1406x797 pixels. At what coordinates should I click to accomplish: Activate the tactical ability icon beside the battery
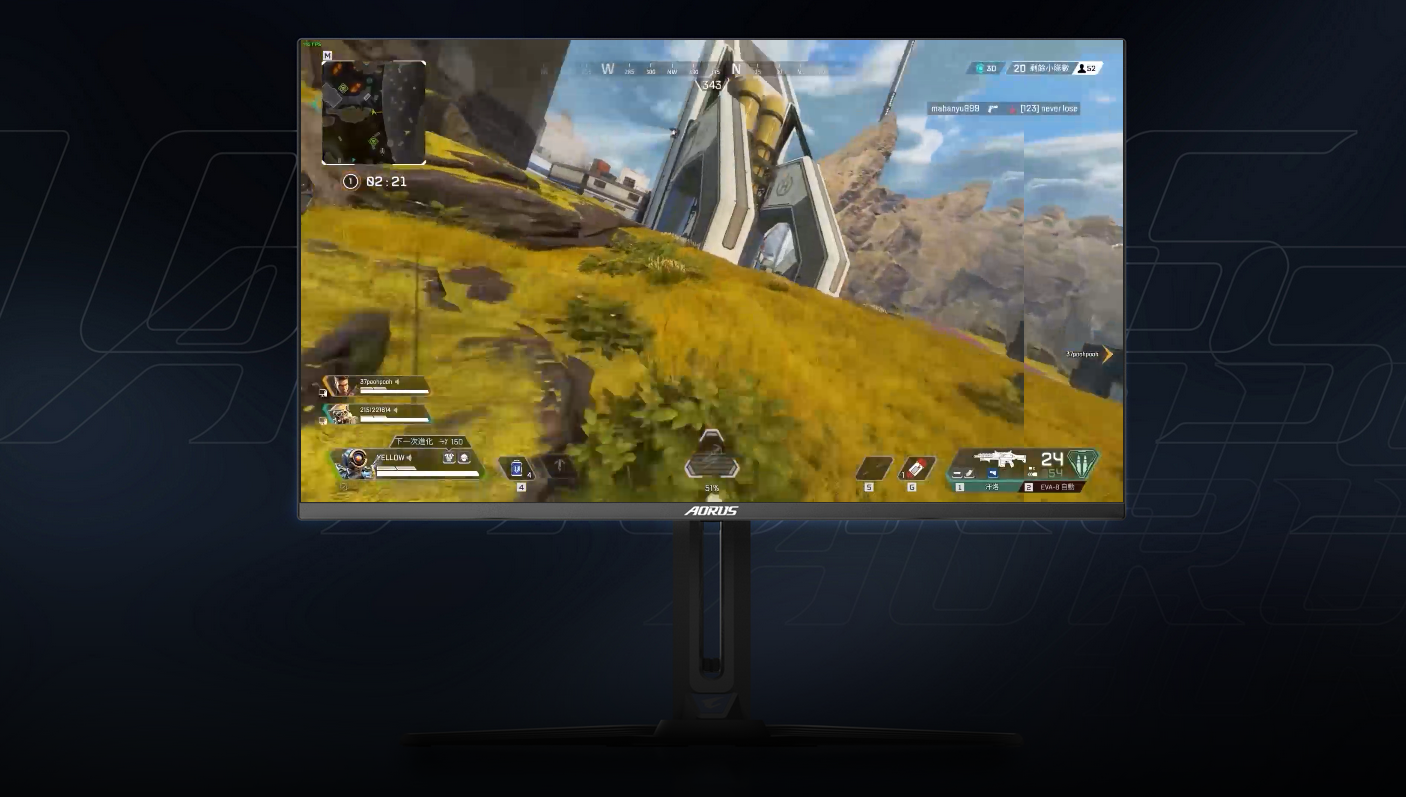pos(560,468)
